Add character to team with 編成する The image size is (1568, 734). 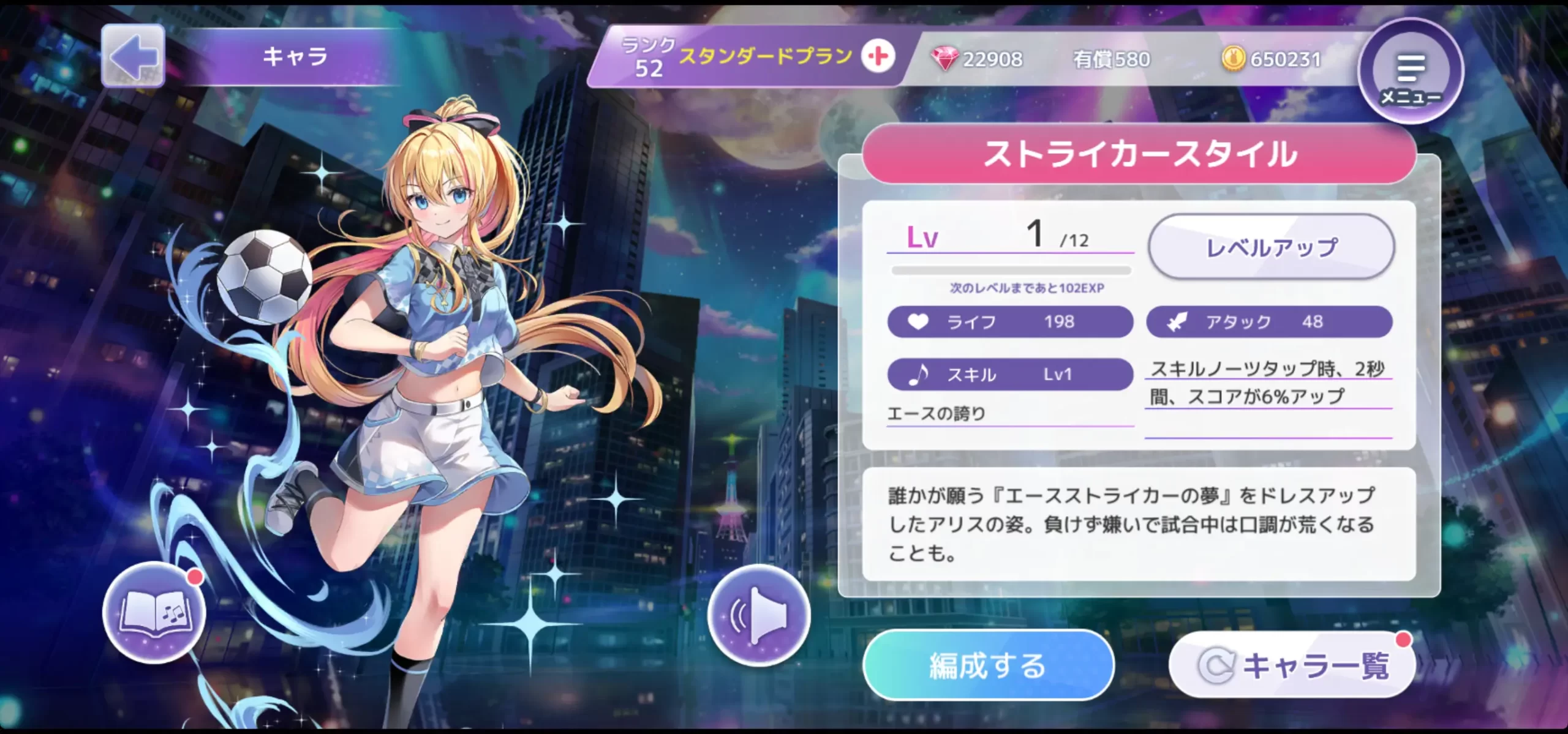(x=987, y=665)
